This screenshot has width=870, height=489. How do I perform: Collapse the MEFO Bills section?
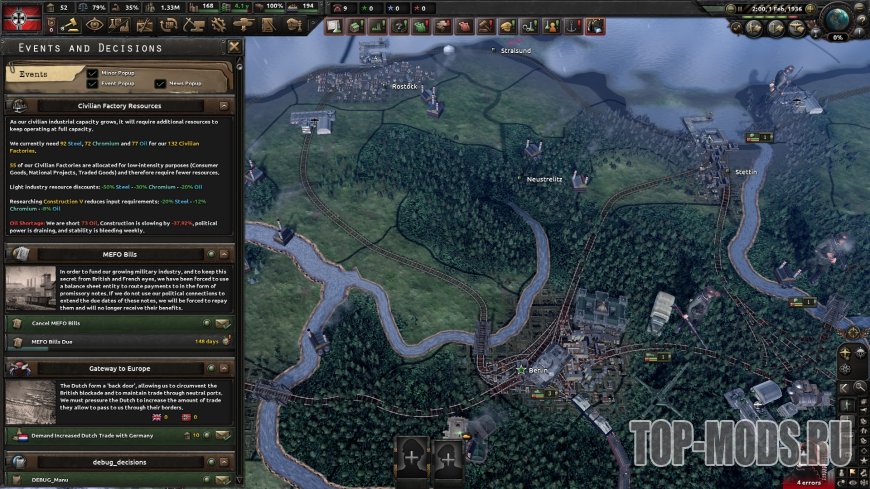point(224,255)
